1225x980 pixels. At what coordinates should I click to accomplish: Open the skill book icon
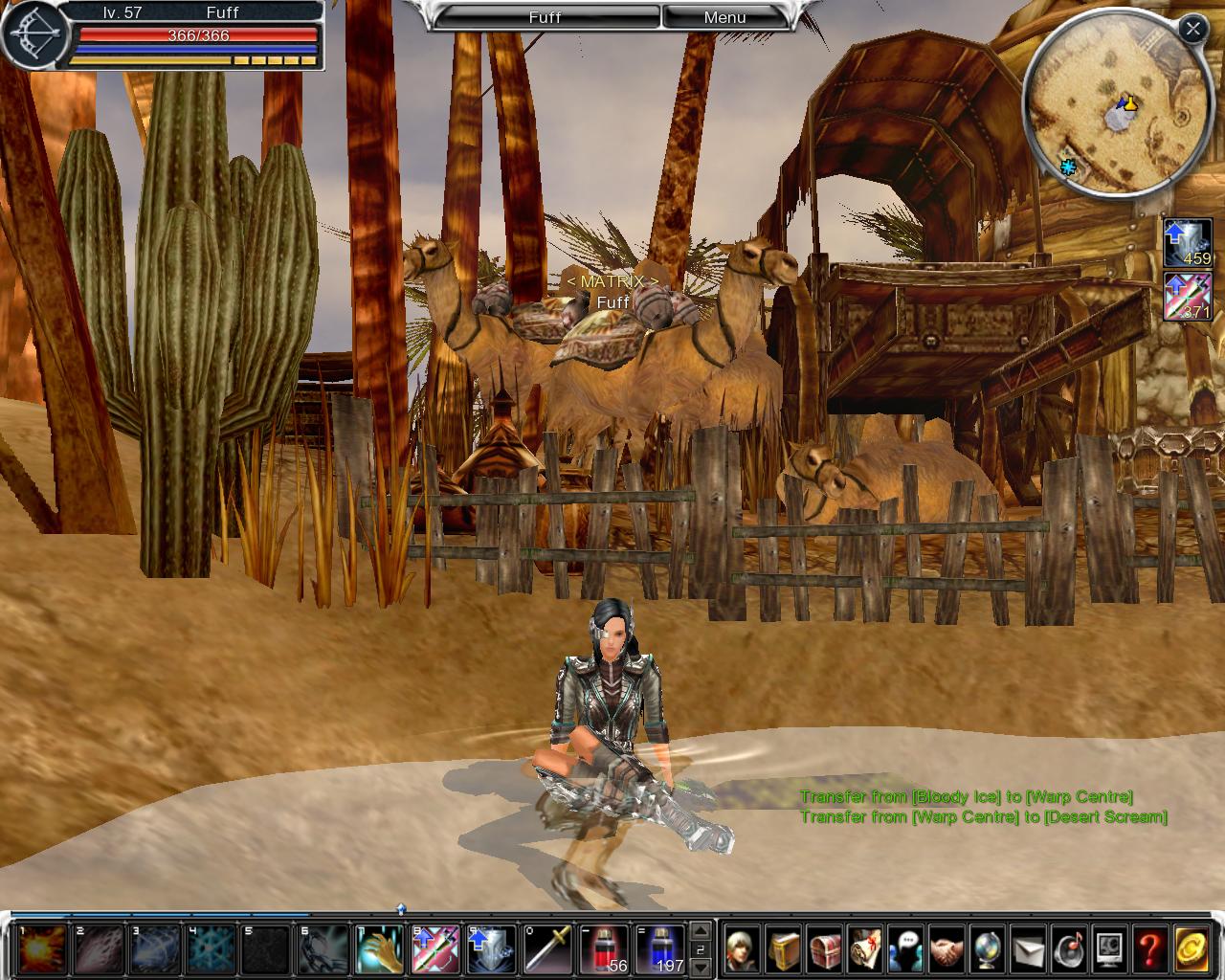[783, 948]
